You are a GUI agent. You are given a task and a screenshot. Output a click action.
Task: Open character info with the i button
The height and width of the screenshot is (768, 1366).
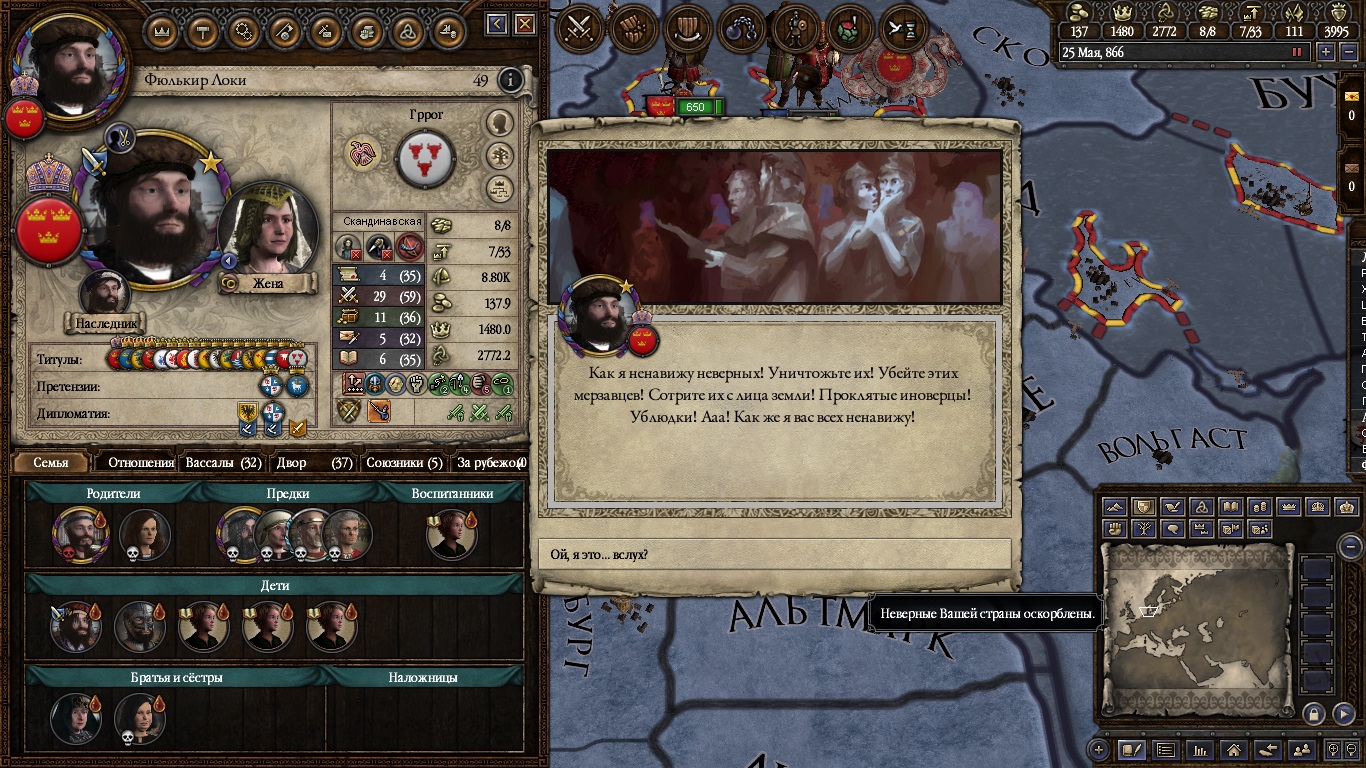(510, 80)
